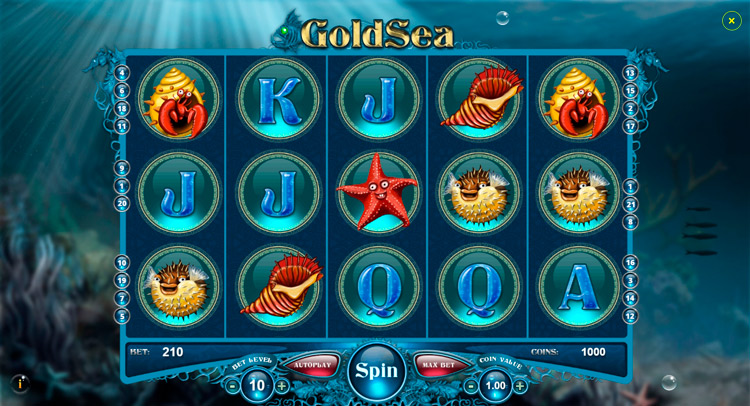Increase the bet level
Screen dimensions: 750x406
pyautogui.click(x=282, y=386)
